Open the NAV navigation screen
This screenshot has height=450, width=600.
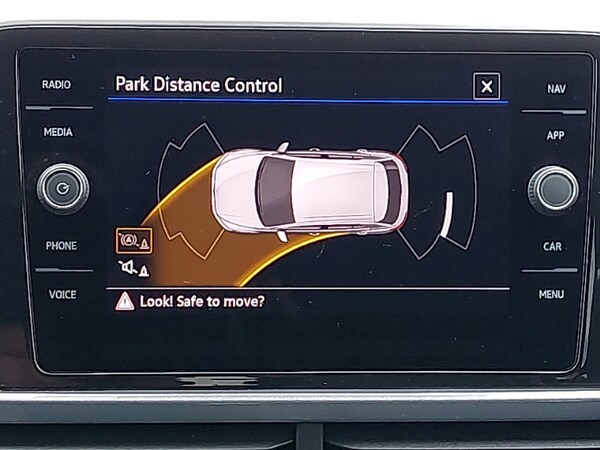coord(556,89)
